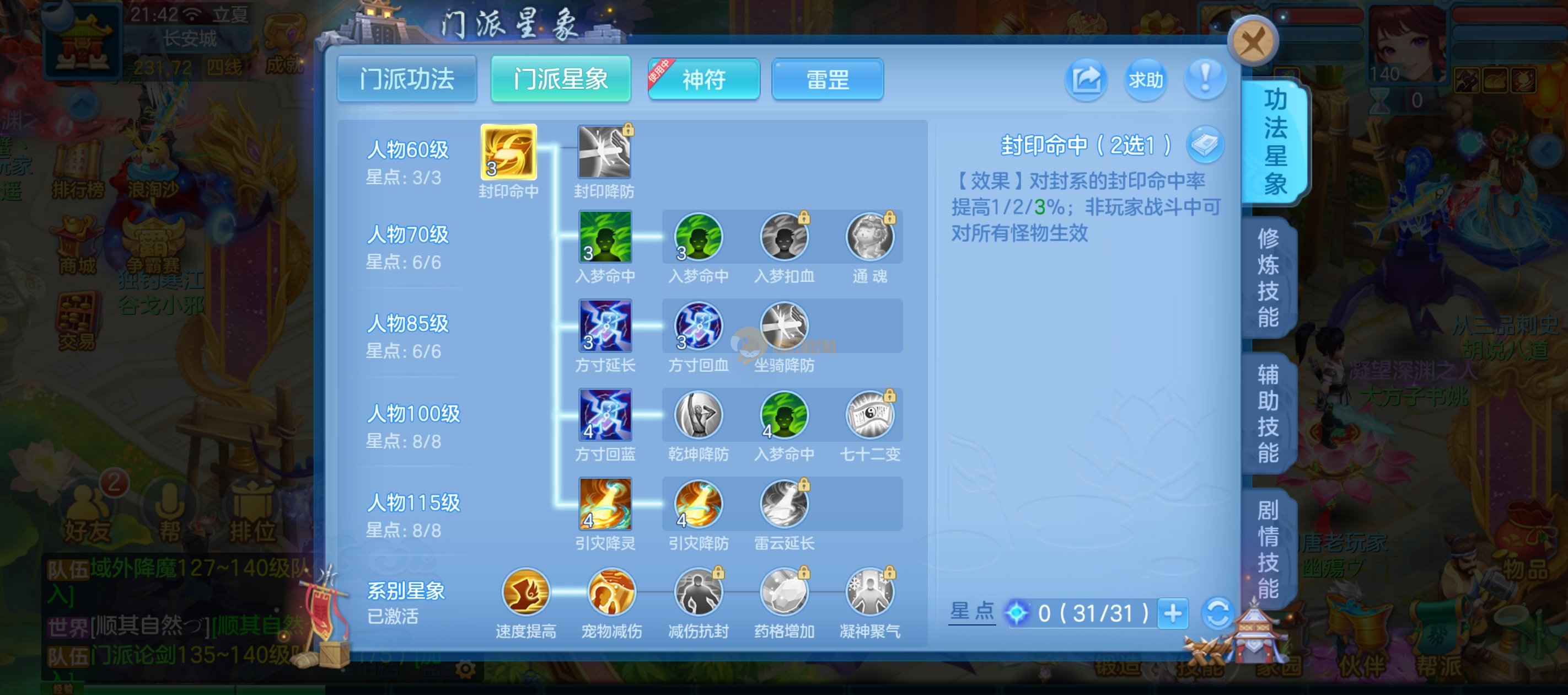Click the 宠物减伤 series star icon
This screenshot has height=695, width=1568.
click(x=611, y=591)
